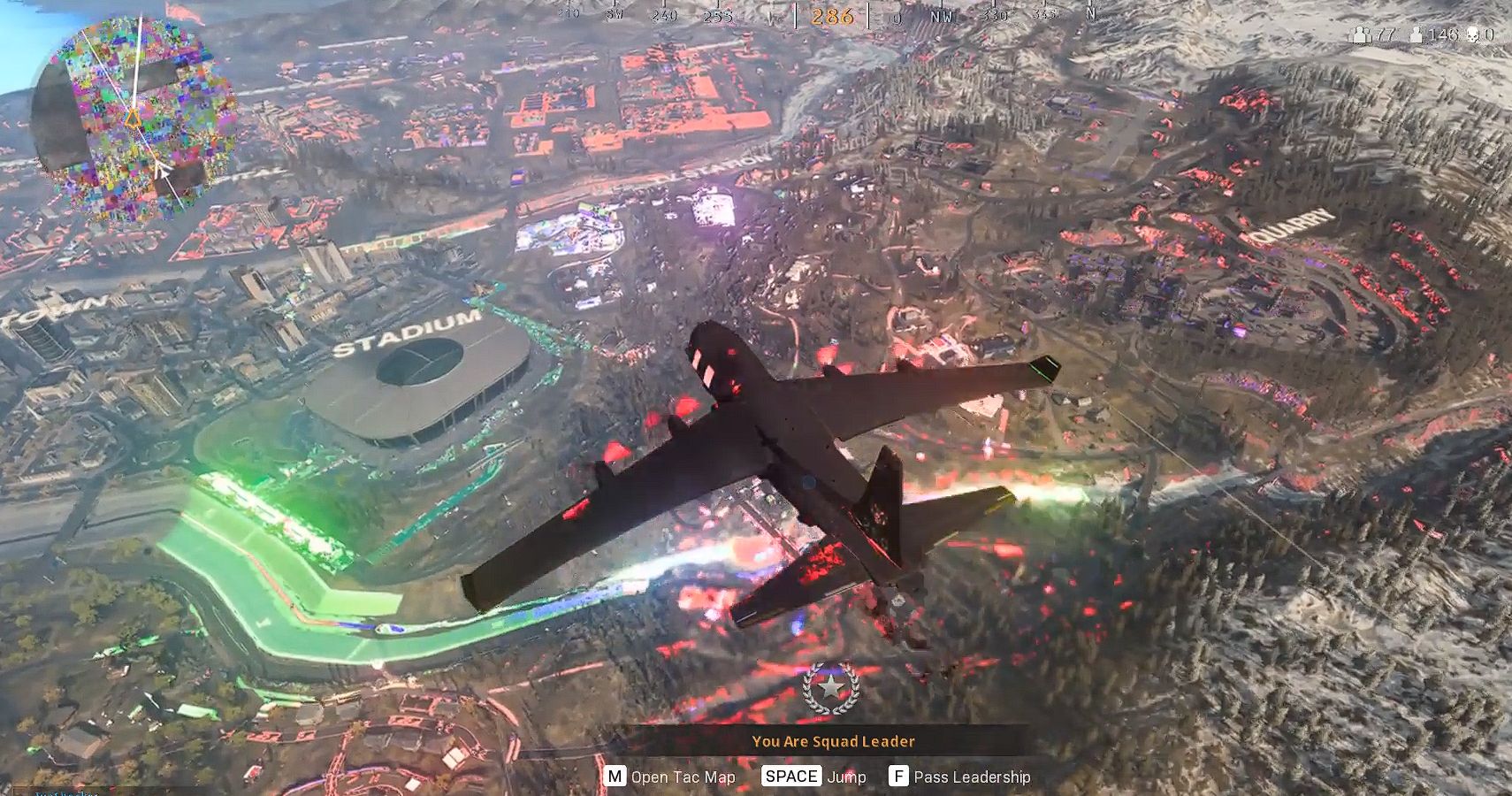Click the squads counter icon showing 77
The width and height of the screenshot is (1512, 796).
coord(1360,35)
